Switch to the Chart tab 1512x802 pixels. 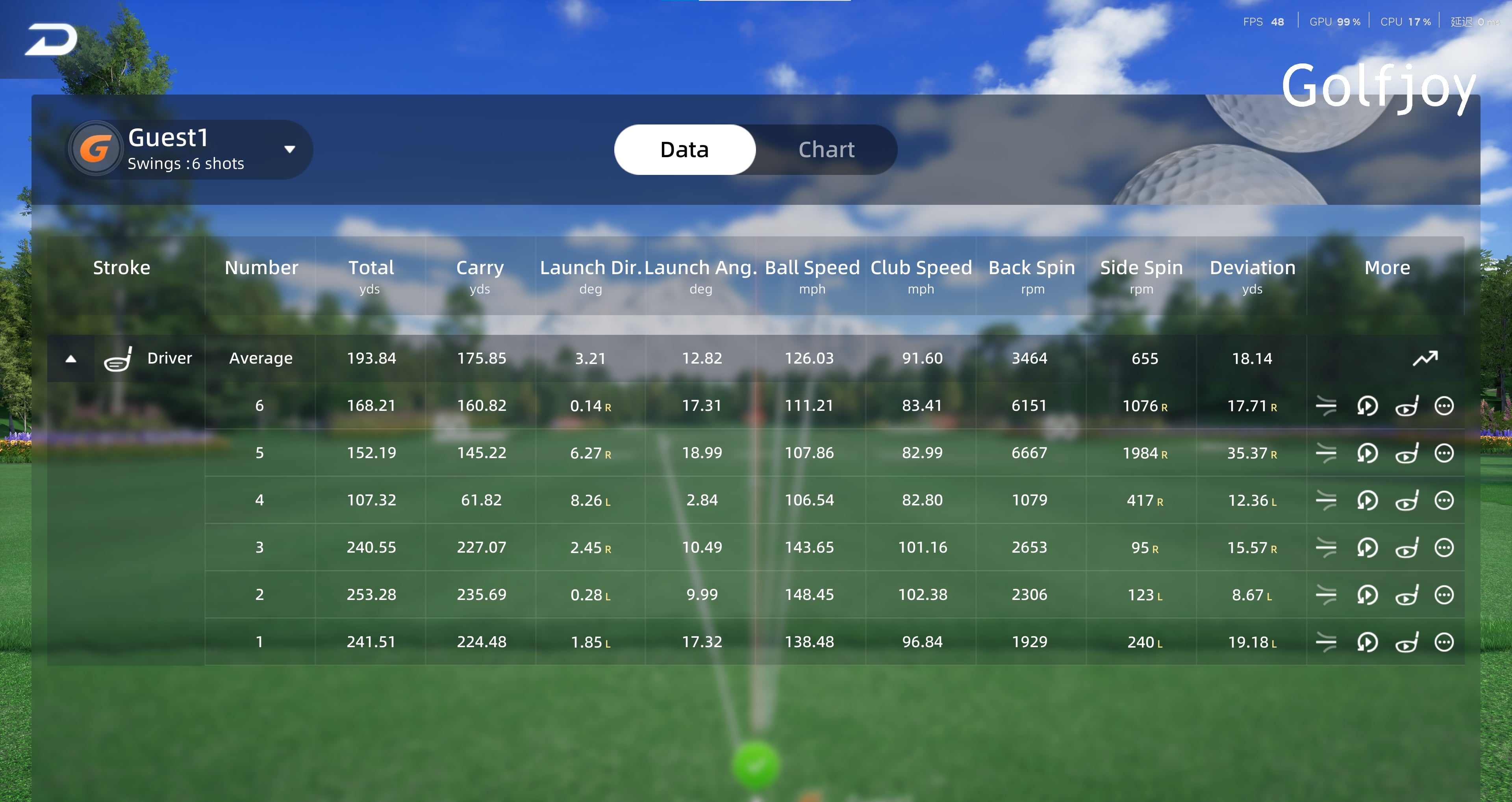[826, 150]
